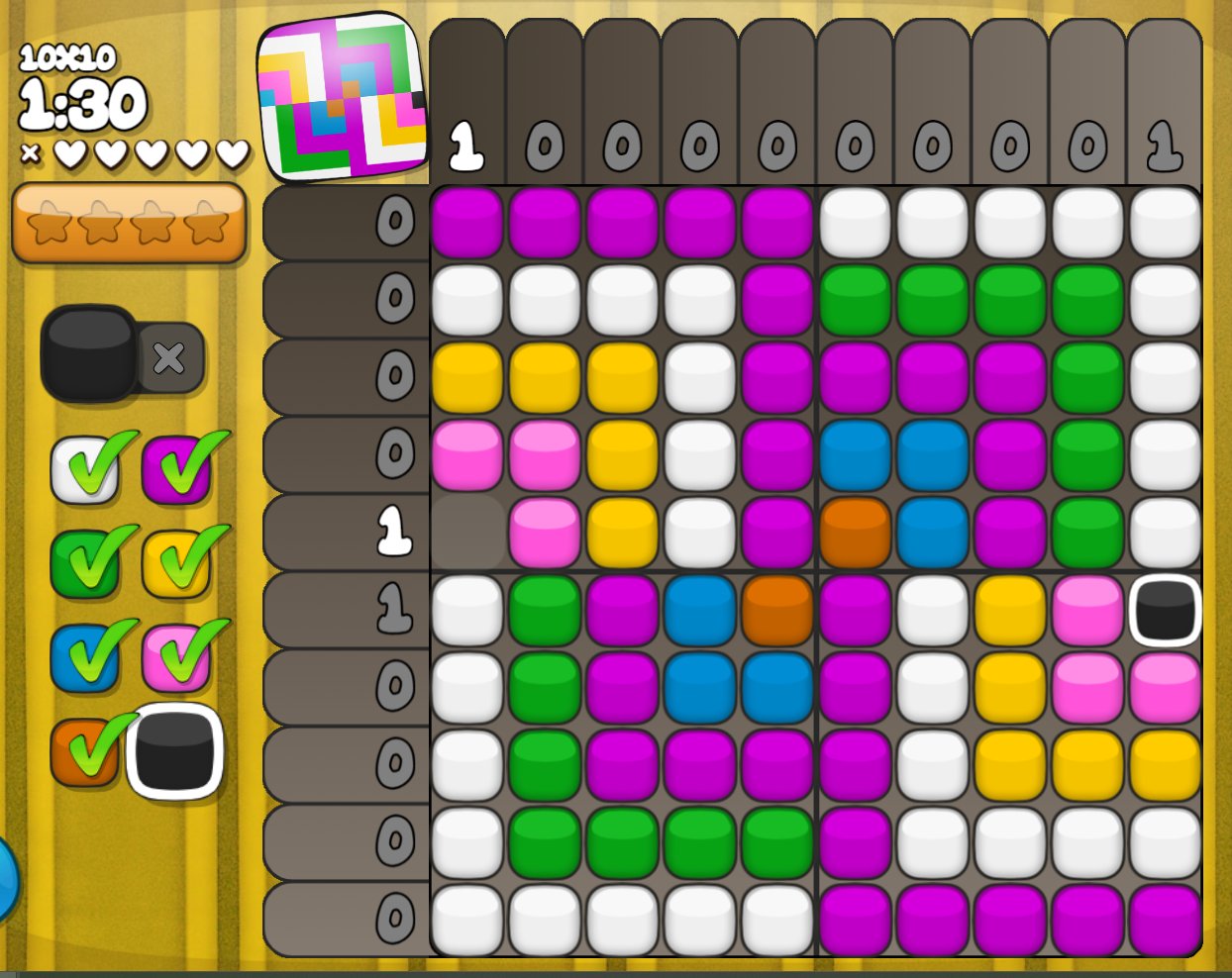The width and height of the screenshot is (1232, 978).
Task: Pick the pink color swatch
Action: (x=176, y=657)
